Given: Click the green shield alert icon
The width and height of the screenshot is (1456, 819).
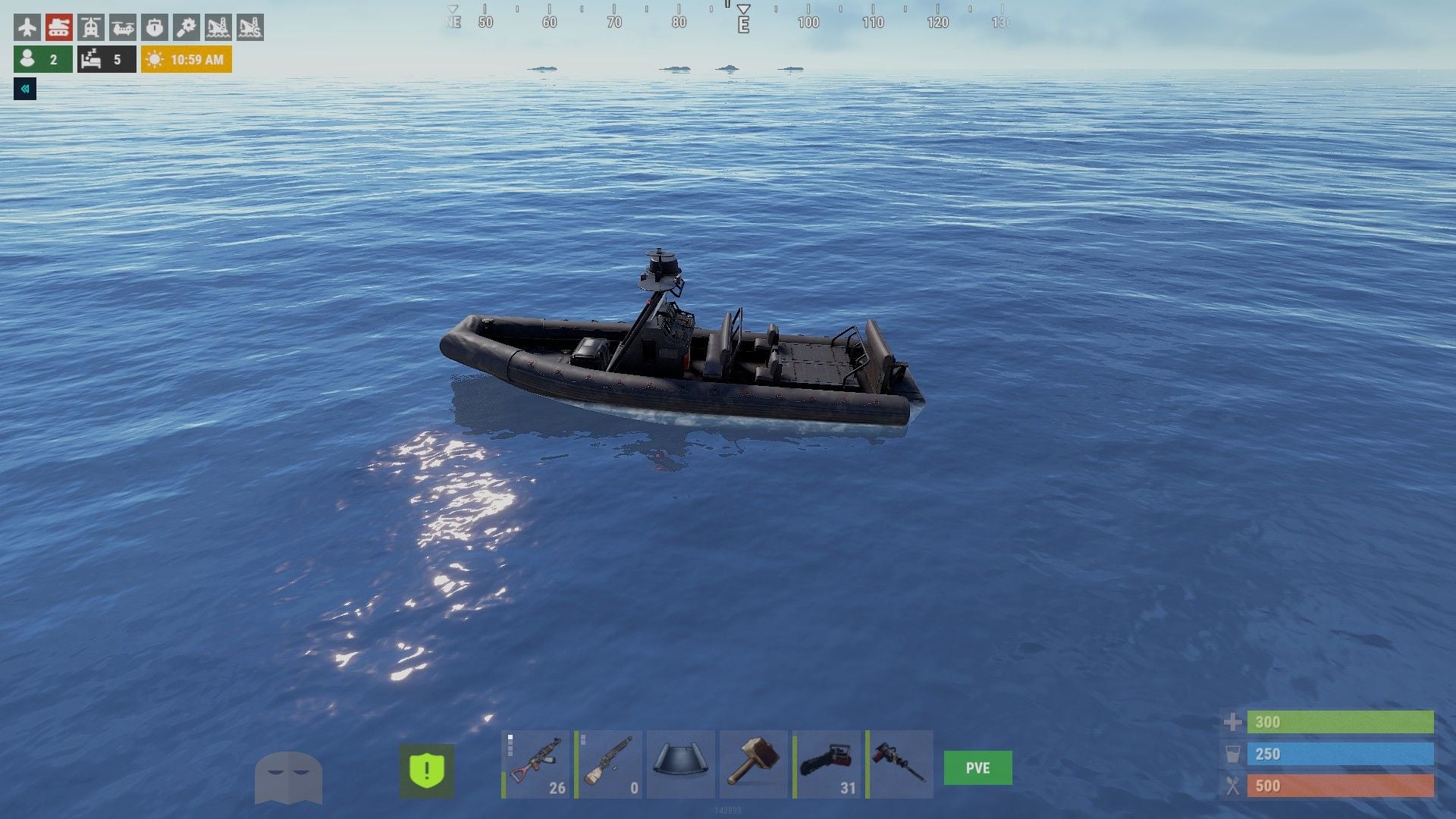Looking at the screenshot, I should (427, 770).
